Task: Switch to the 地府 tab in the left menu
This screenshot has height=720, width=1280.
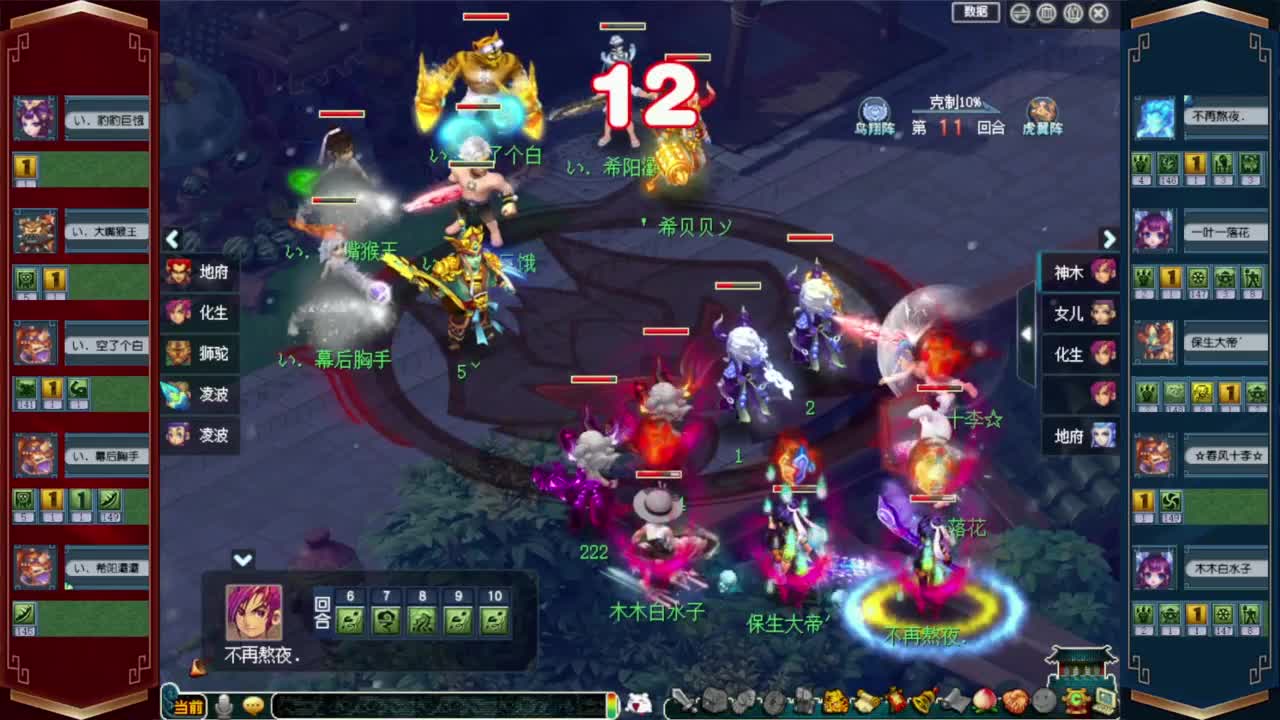Action: (199, 272)
